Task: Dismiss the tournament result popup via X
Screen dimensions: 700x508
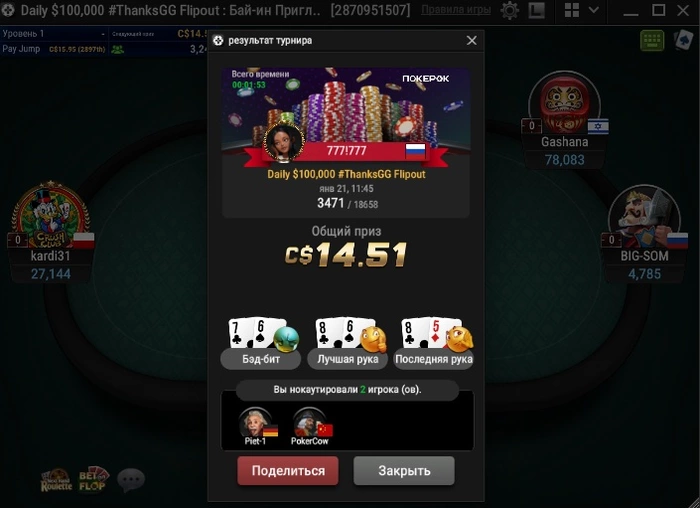Action: coord(472,41)
